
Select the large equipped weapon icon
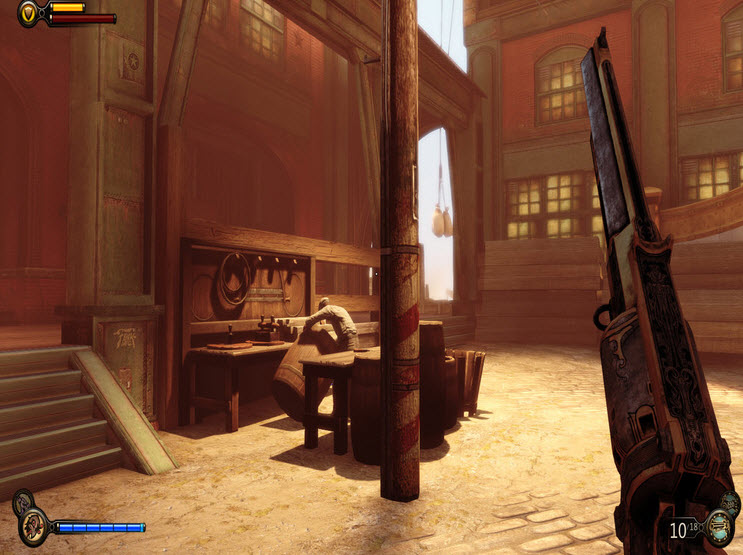pyautogui.click(x=717, y=528)
